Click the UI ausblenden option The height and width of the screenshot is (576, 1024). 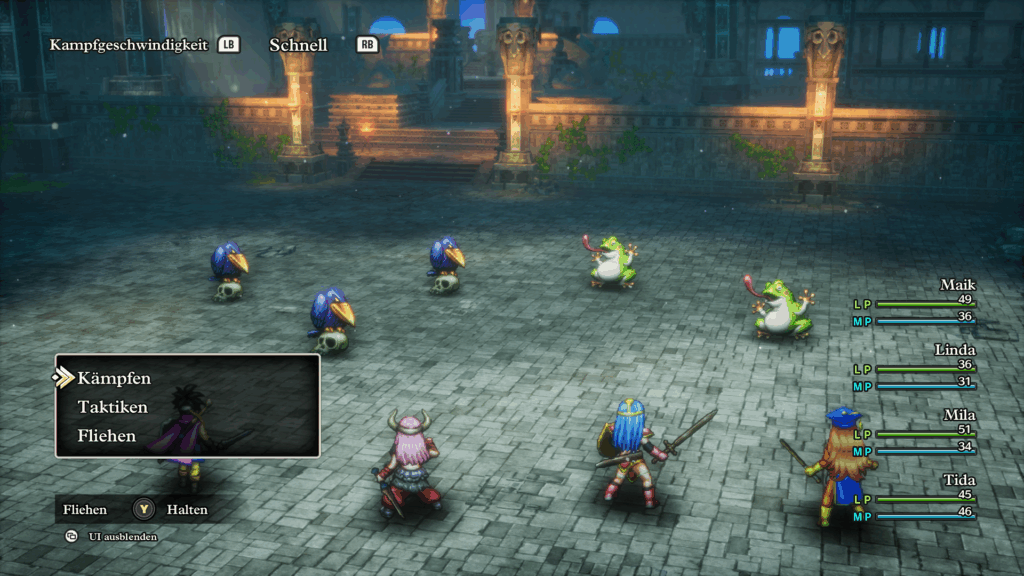pos(122,537)
